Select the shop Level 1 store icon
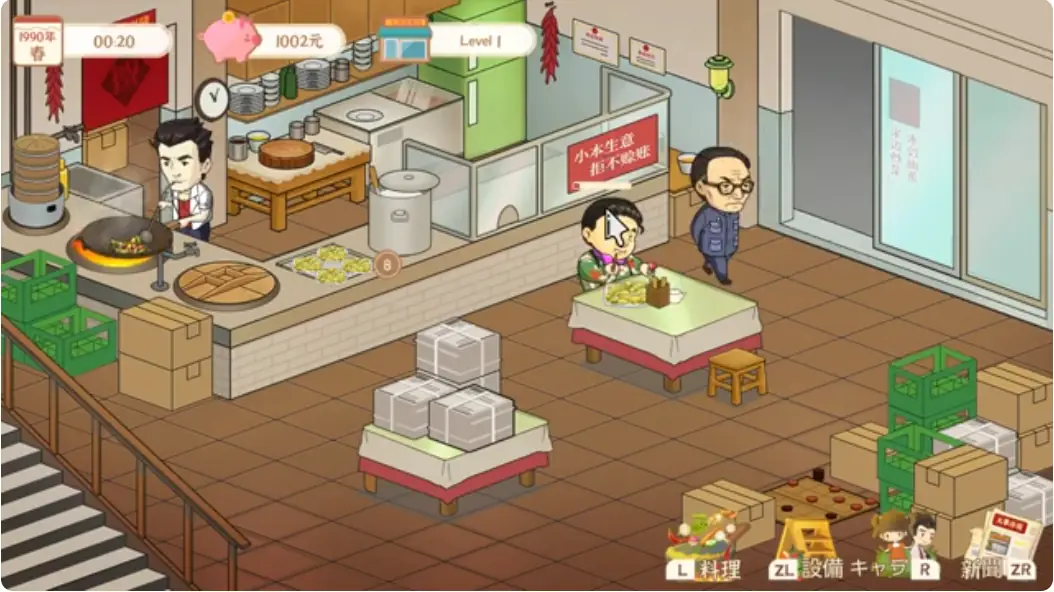Image resolution: width=1054 pixels, height=592 pixels. click(405, 40)
